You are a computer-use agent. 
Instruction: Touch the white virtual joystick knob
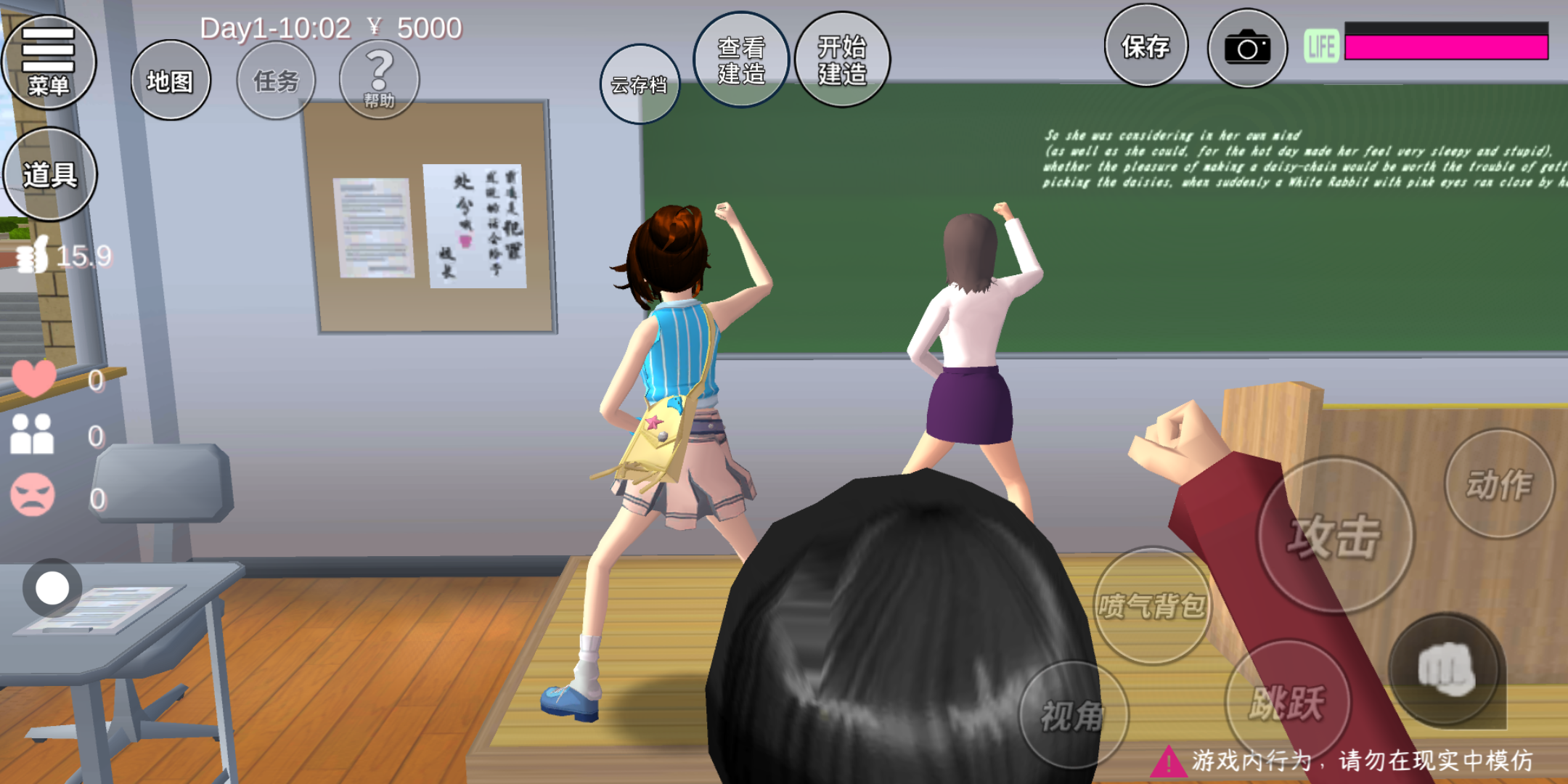(x=52, y=588)
